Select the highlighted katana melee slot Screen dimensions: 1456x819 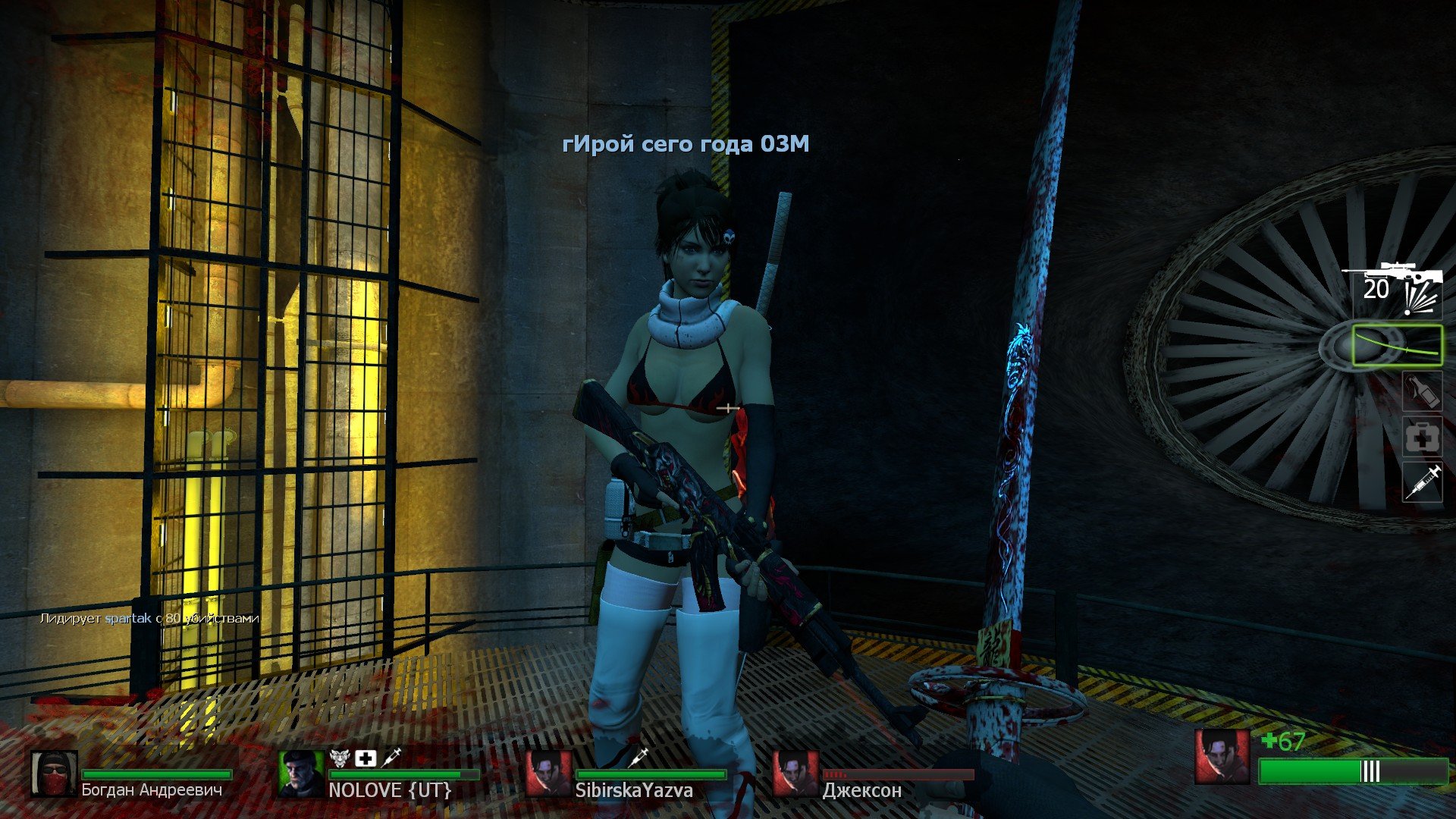[x=1398, y=346]
